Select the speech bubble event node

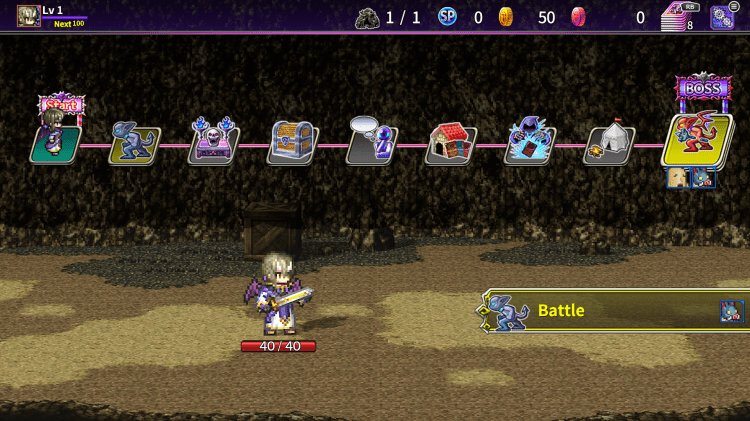372,144
